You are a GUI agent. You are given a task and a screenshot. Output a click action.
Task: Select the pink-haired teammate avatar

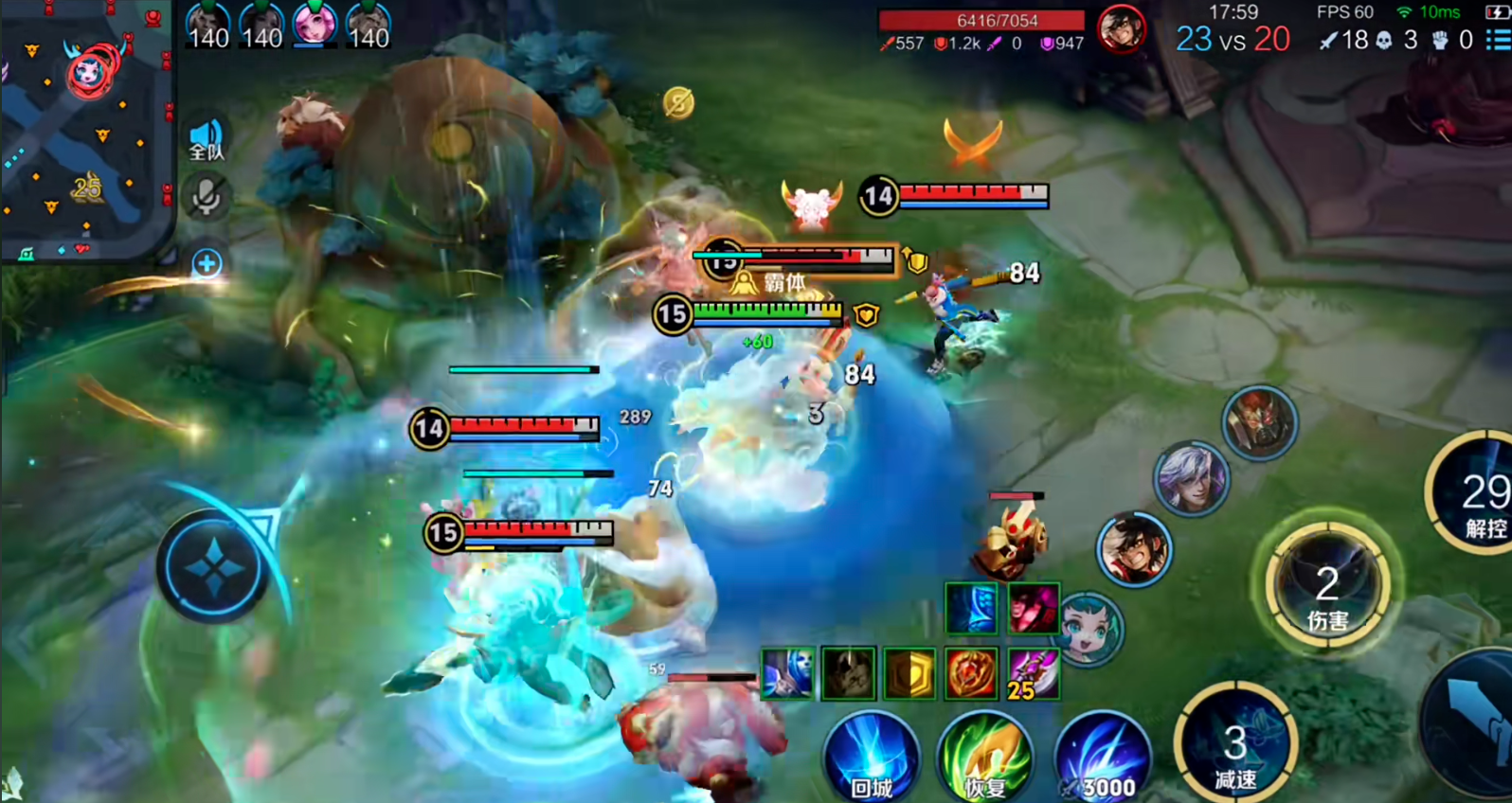coord(315,23)
